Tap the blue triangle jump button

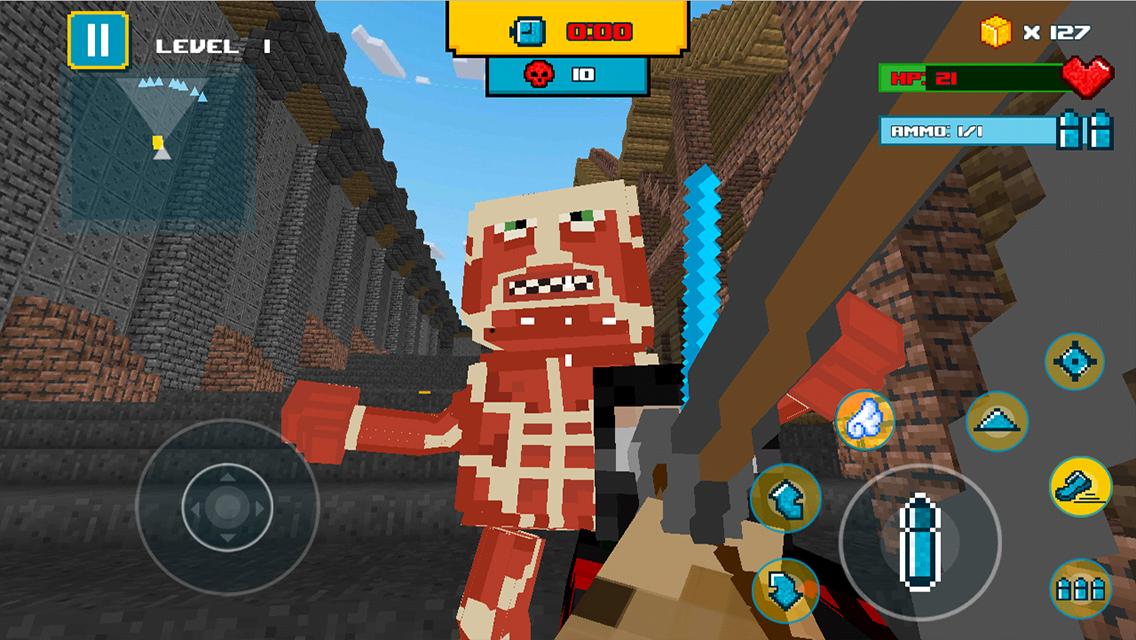997,421
